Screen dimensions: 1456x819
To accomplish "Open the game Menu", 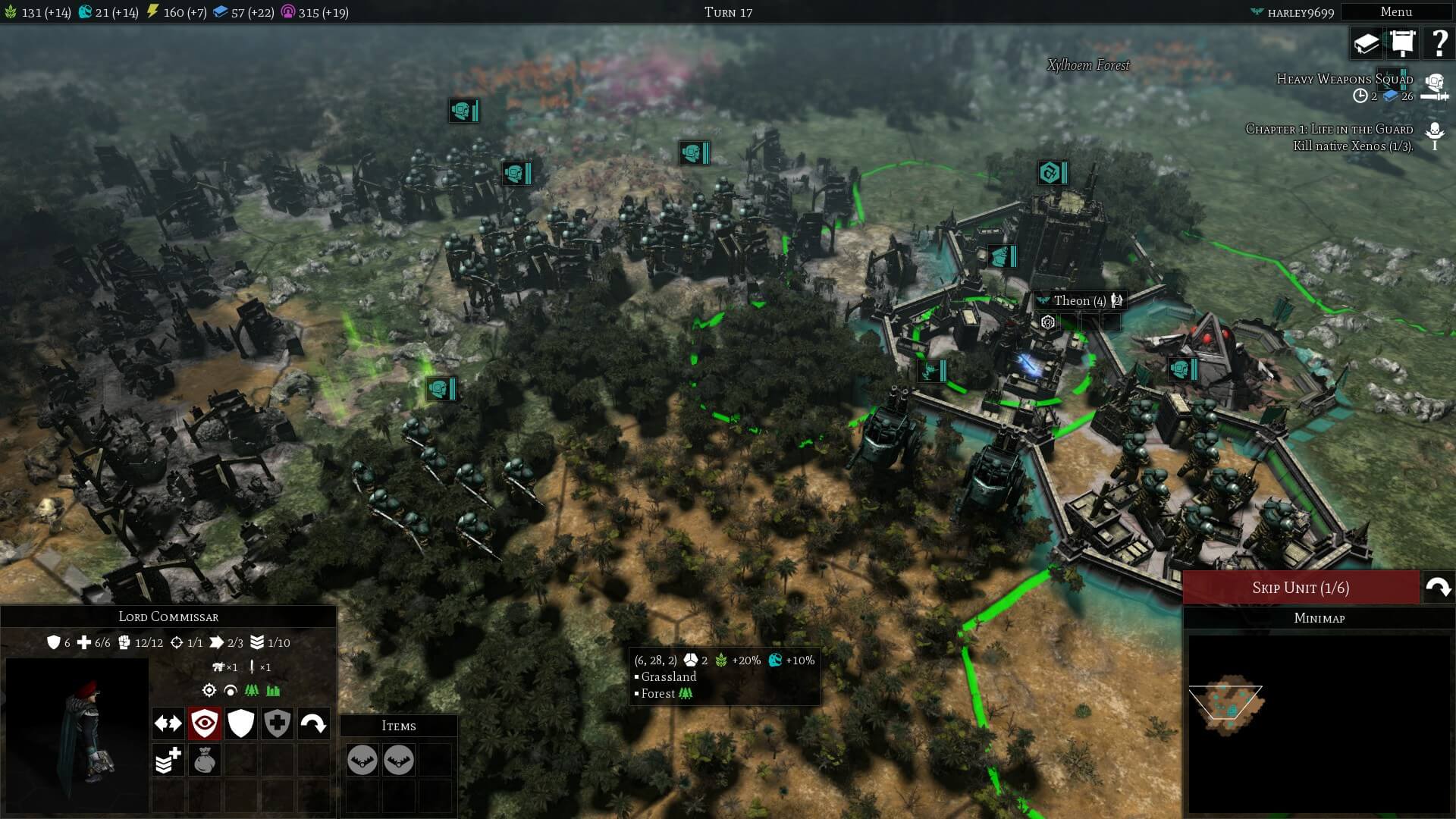I will (1395, 12).
